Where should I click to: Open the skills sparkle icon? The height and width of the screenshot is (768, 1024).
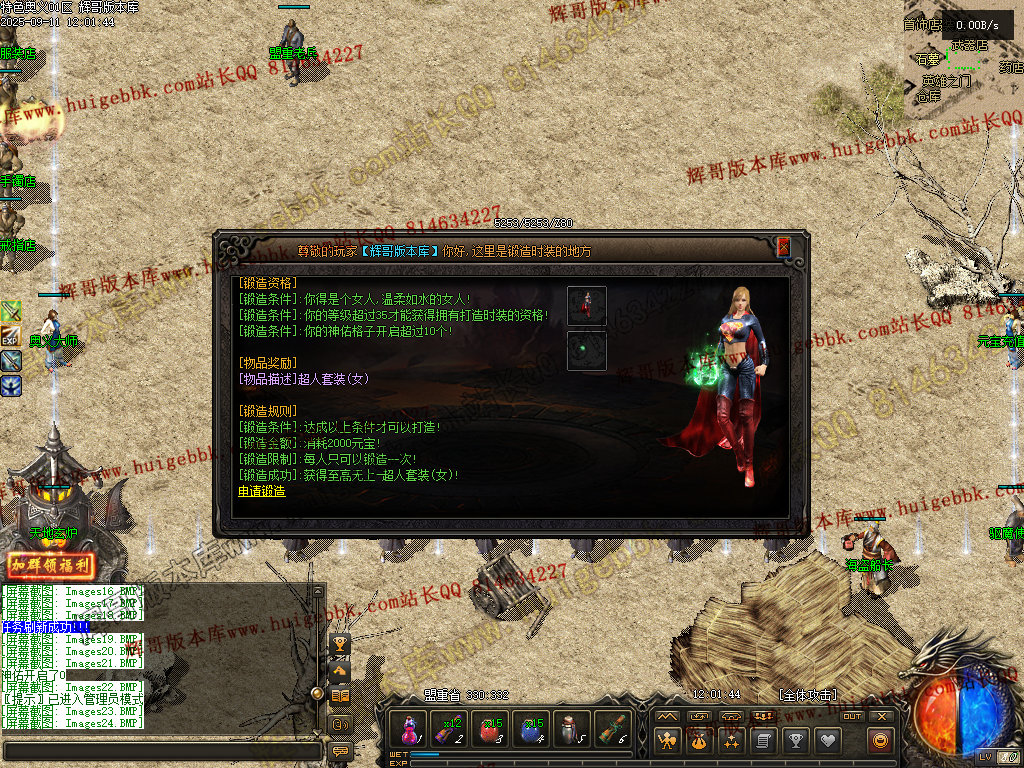[732, 741]
